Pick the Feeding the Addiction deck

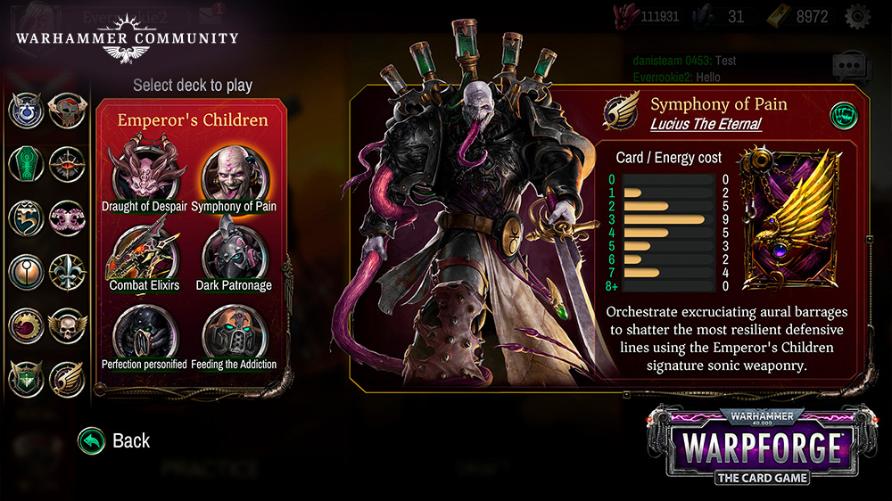[x=233, y=333]
